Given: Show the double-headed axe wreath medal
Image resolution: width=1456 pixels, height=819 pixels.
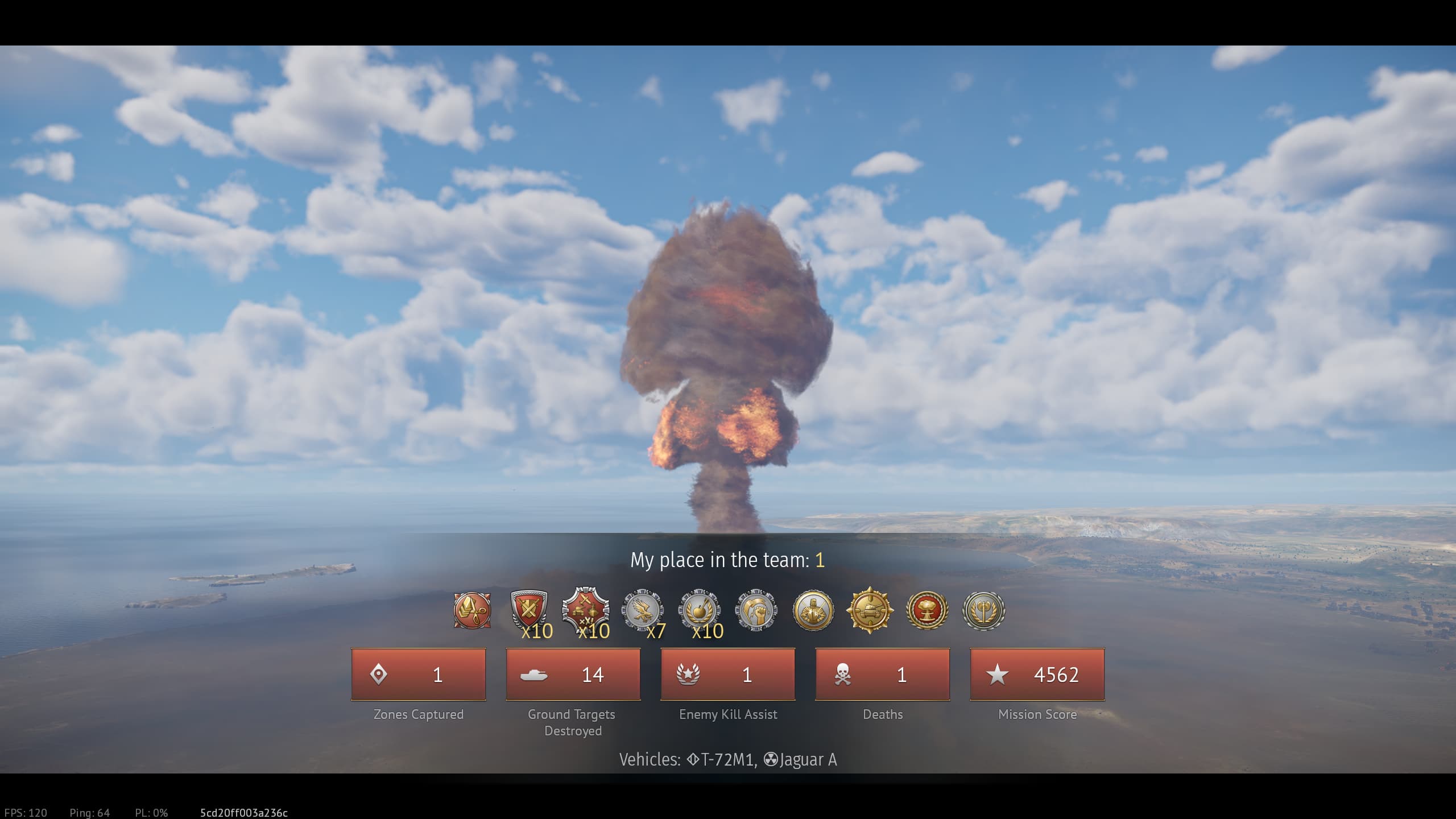Looking at the screenshot, I should click(984, 611).
